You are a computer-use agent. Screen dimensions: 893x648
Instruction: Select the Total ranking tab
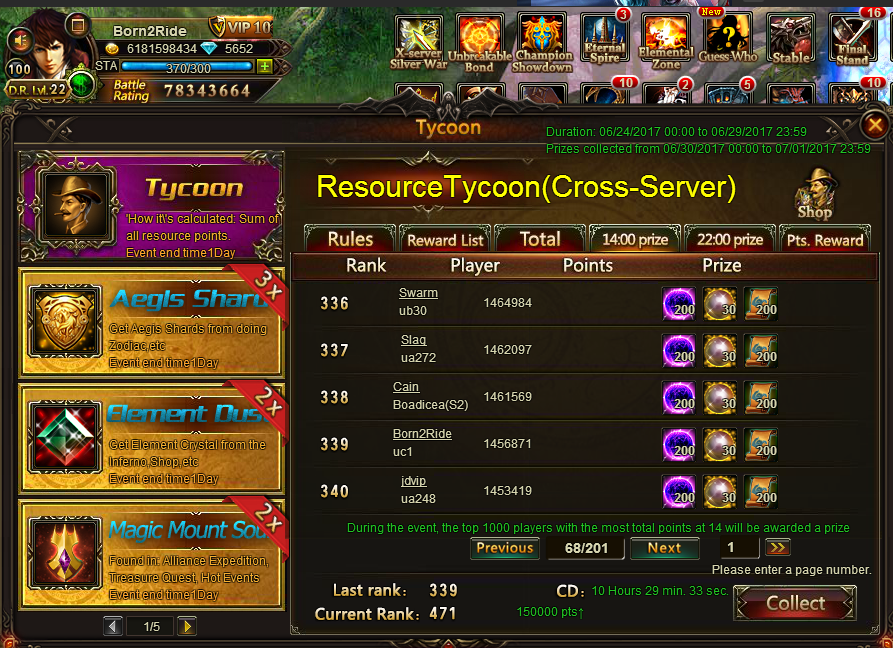pos(540,240)
